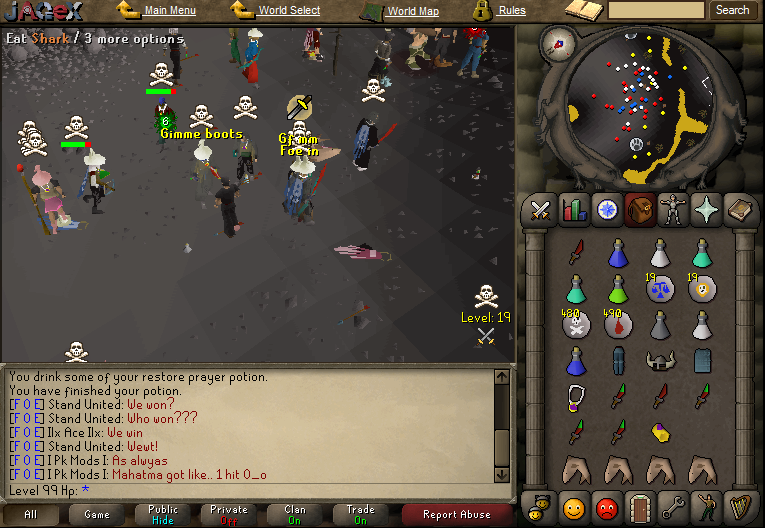Open the Main Menu link
The width and height of the screenshot is (765, 528).
point(169,11)
